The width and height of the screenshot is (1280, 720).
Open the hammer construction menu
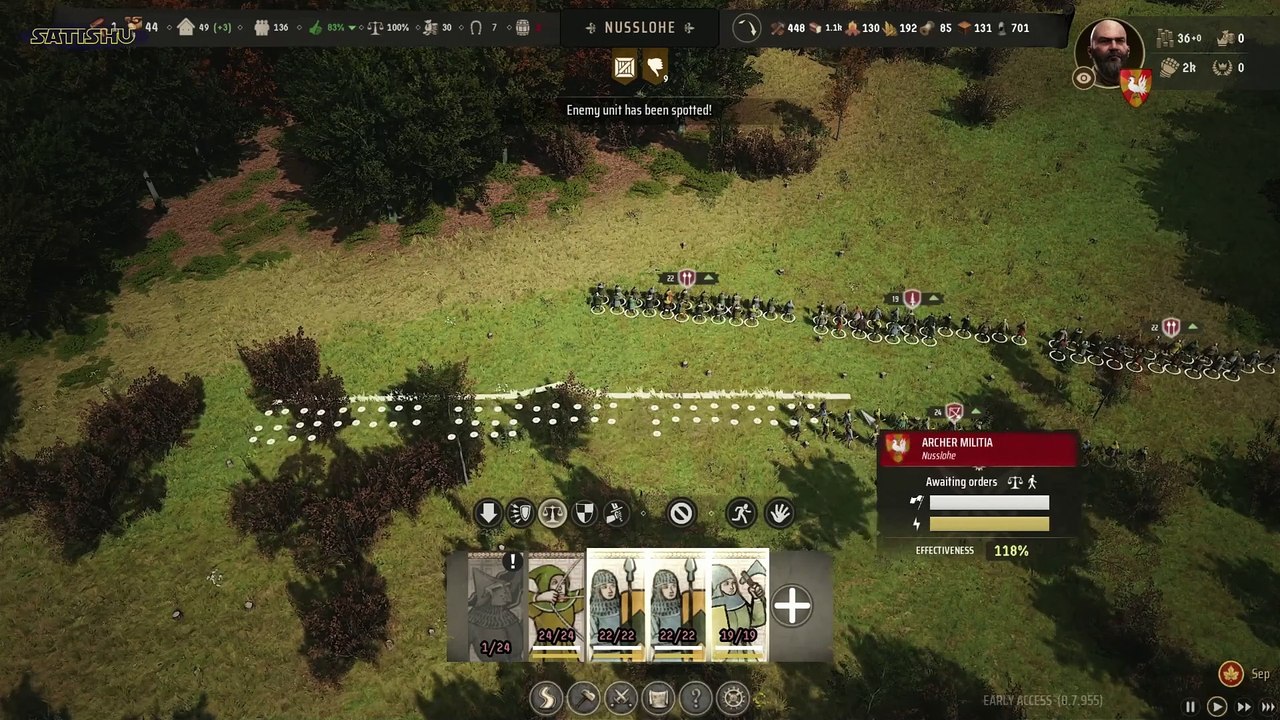584,697
